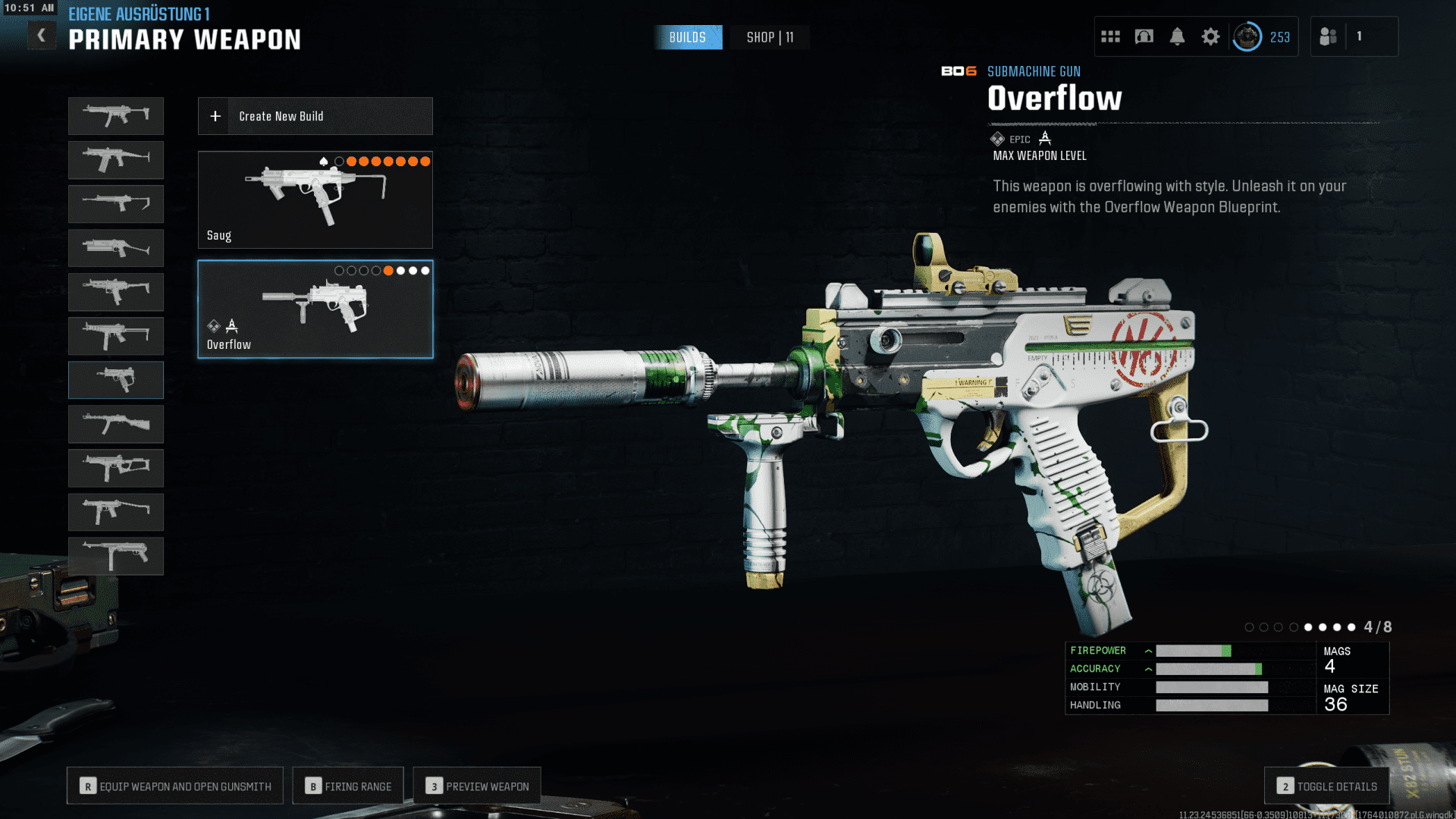Select the highlighted compact SMG thumbnail
Screen dimensions: 1456x819
coord(116,379)
